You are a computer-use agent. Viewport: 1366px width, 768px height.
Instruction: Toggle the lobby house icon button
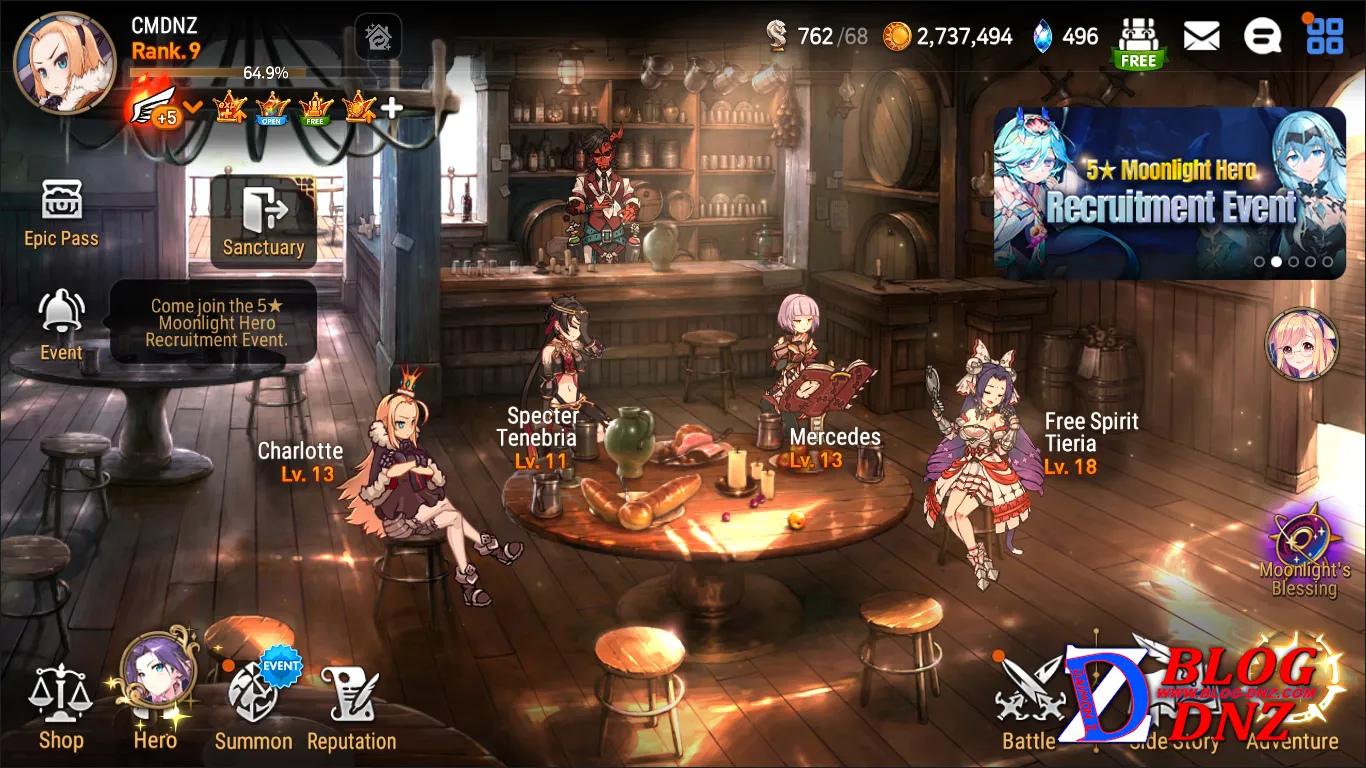click(x=378, y=38)
